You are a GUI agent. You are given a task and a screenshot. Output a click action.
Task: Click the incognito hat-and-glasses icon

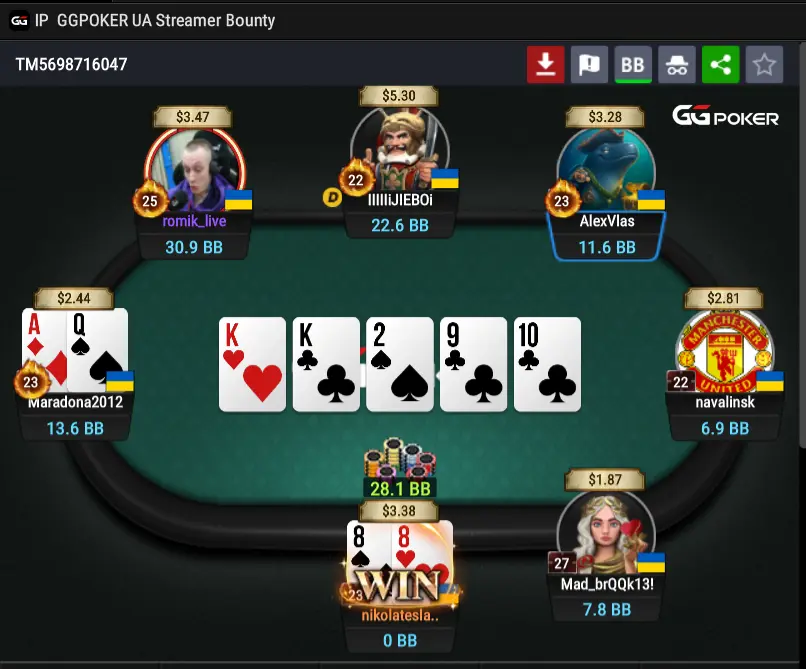(x=677, y=65)
